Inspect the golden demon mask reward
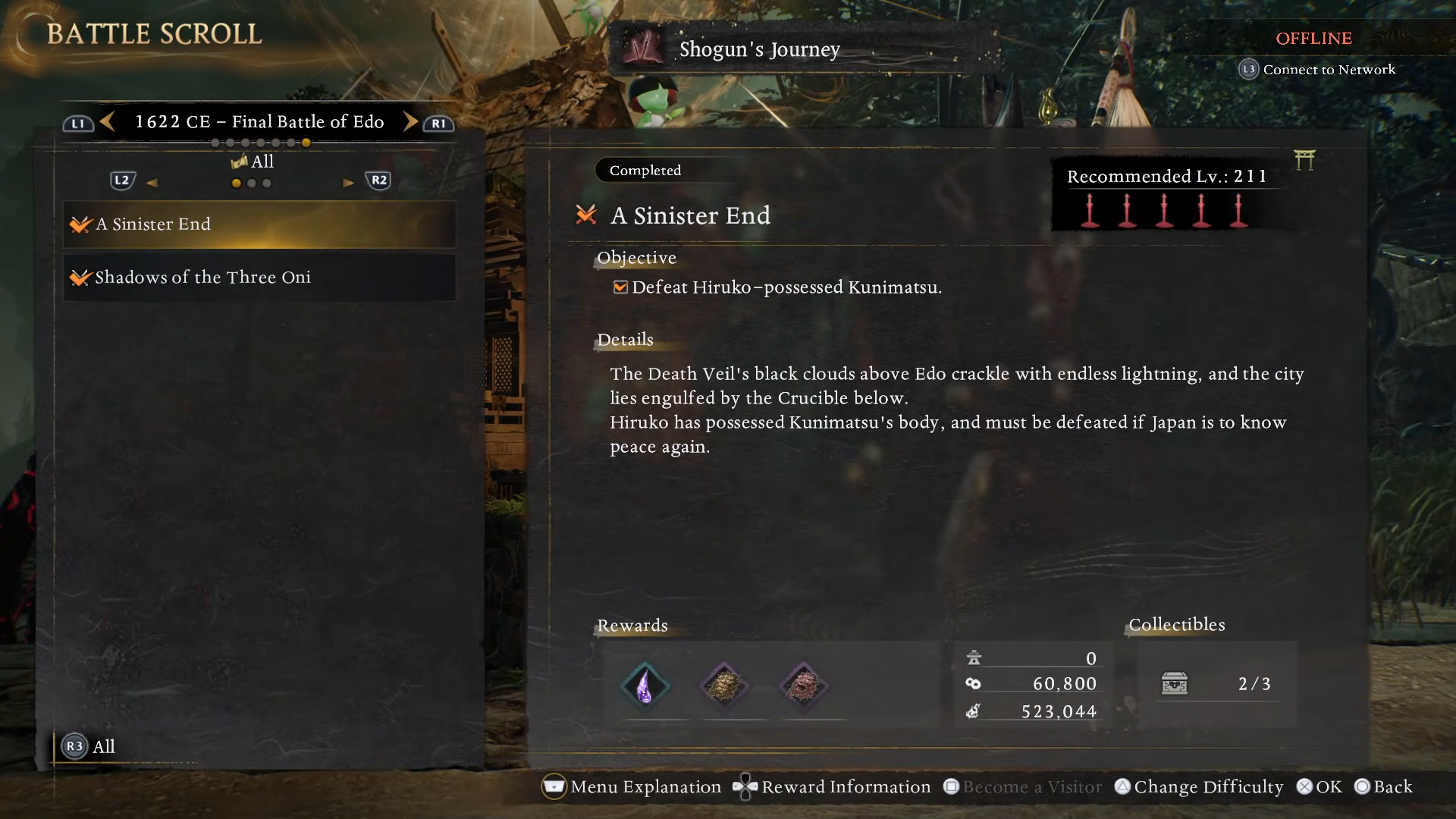The height and width of the screenshot is (819, 1456). pos(724,686)
